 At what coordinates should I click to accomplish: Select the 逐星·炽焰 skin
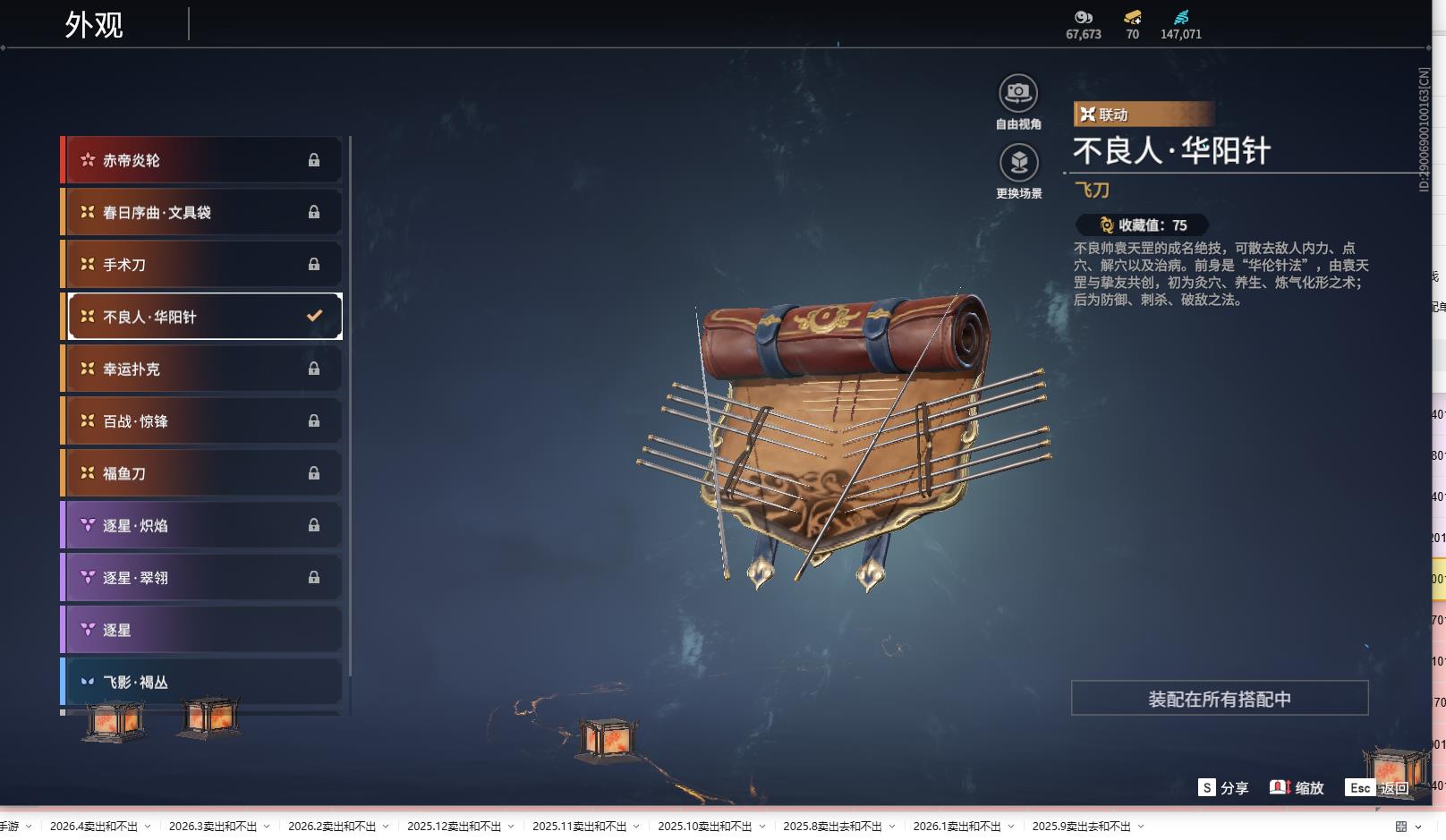coord(202,525)
